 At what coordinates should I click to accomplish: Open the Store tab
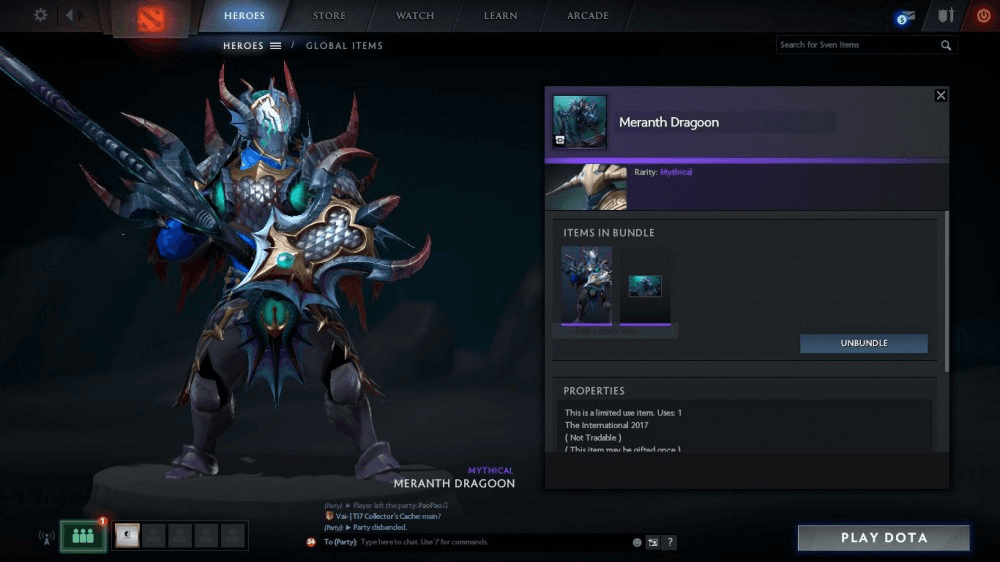click(x=329, y=16)
